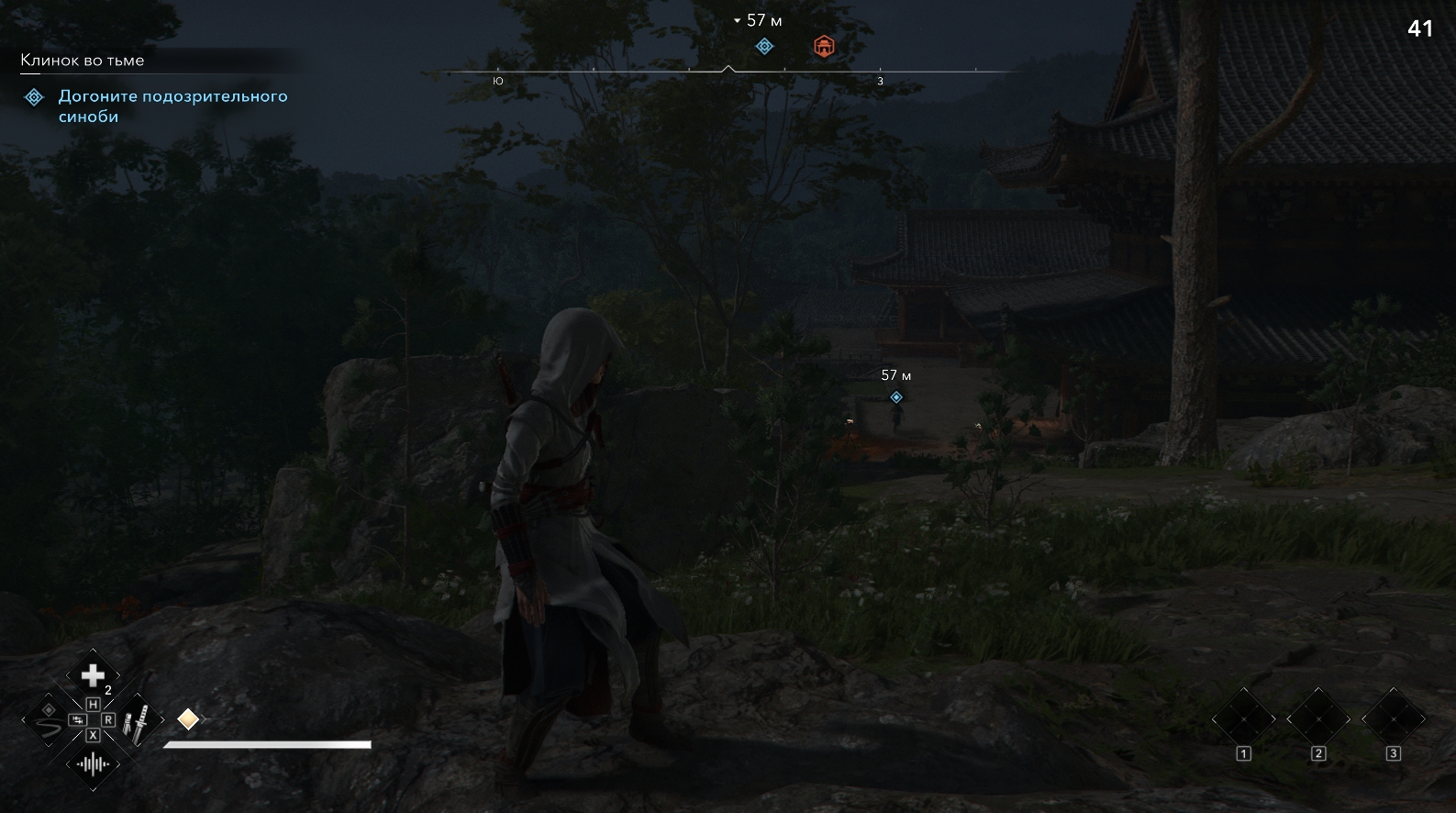Image resolution: width=1456 pixels, height=813 pixels.
Task: Select the healing ration plus icon
Action: [x=93, y=677]
